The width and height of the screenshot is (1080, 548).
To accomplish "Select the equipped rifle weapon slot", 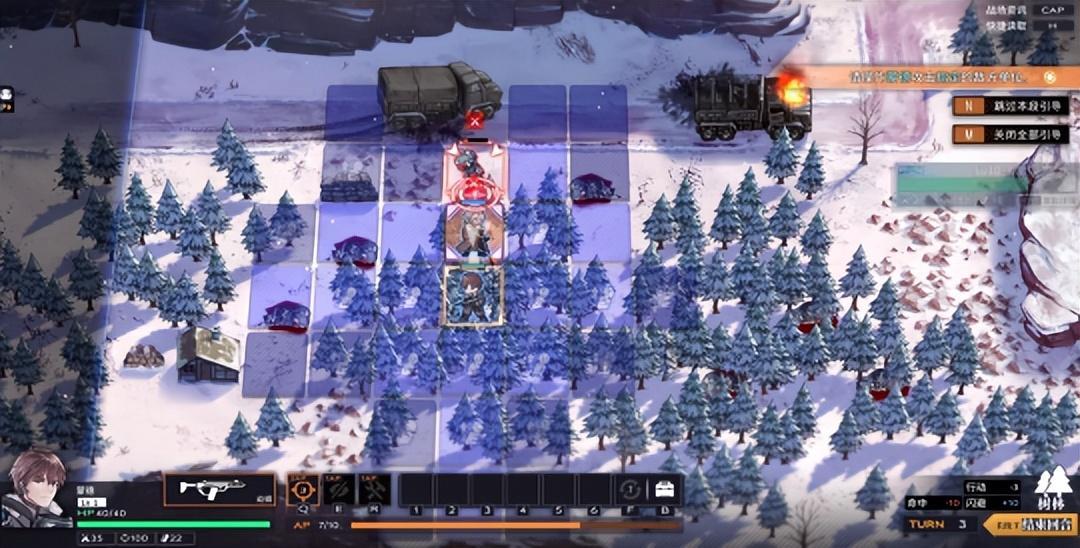I will point(219,489).
